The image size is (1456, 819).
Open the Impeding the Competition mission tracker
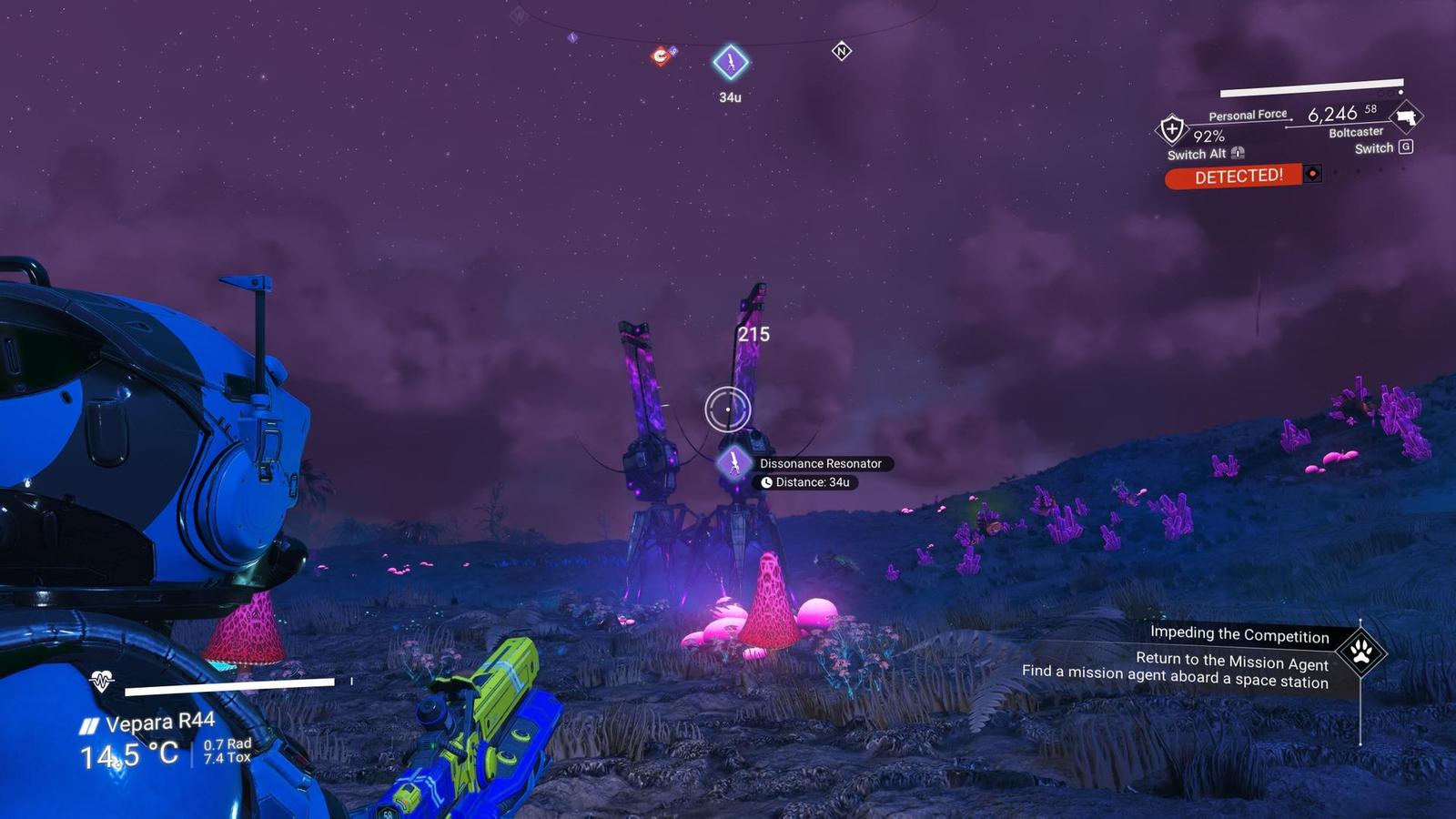pos(1239,634)
